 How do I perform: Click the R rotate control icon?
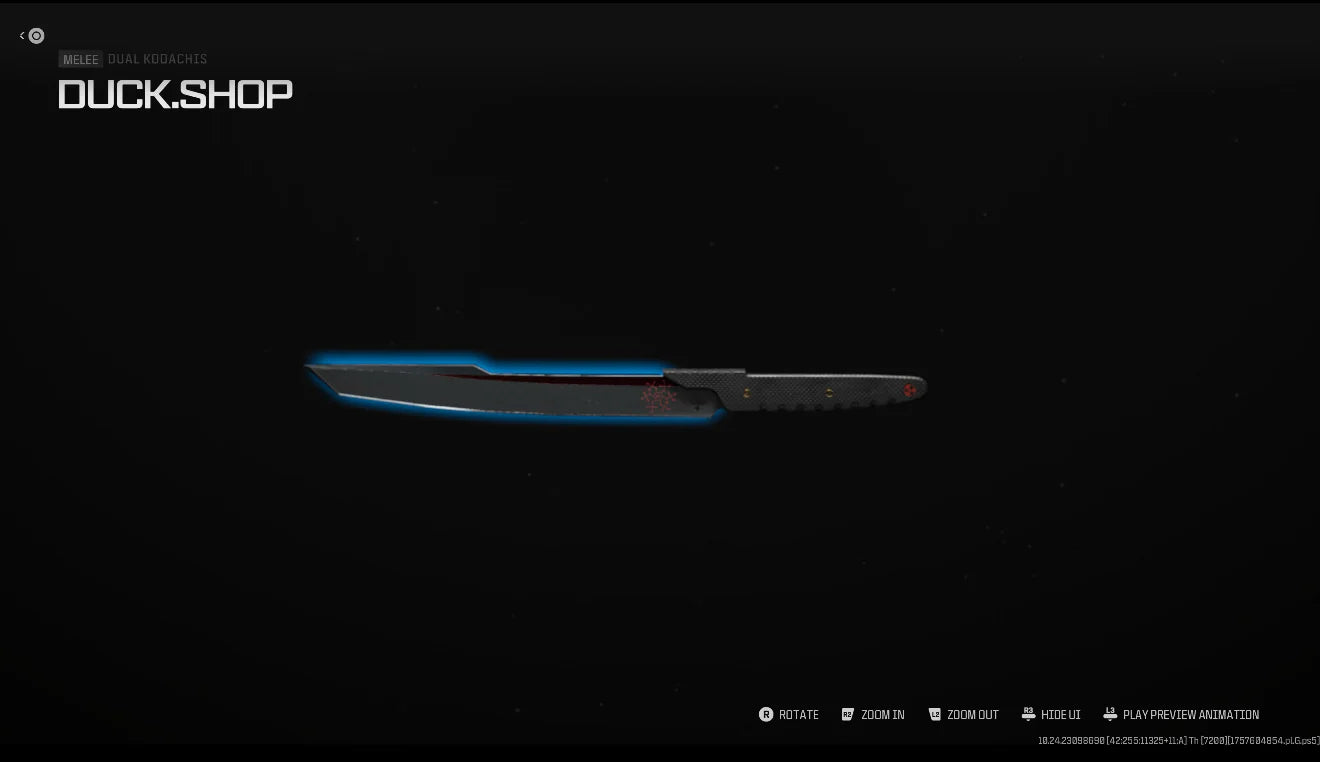(x=766, y=714)
